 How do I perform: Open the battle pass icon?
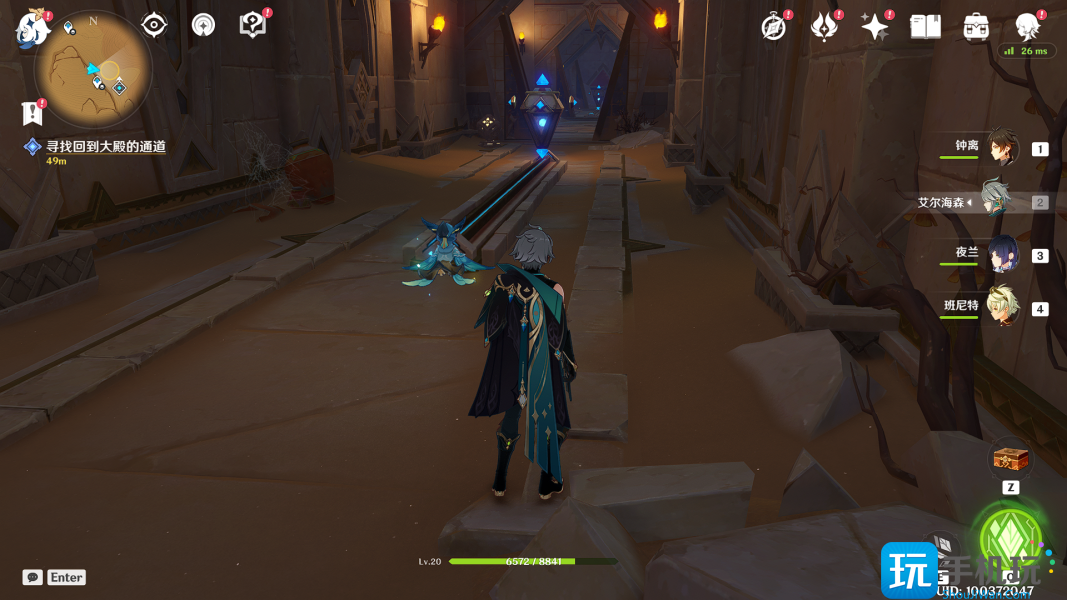pyautogui.click(x=824, y=27)
